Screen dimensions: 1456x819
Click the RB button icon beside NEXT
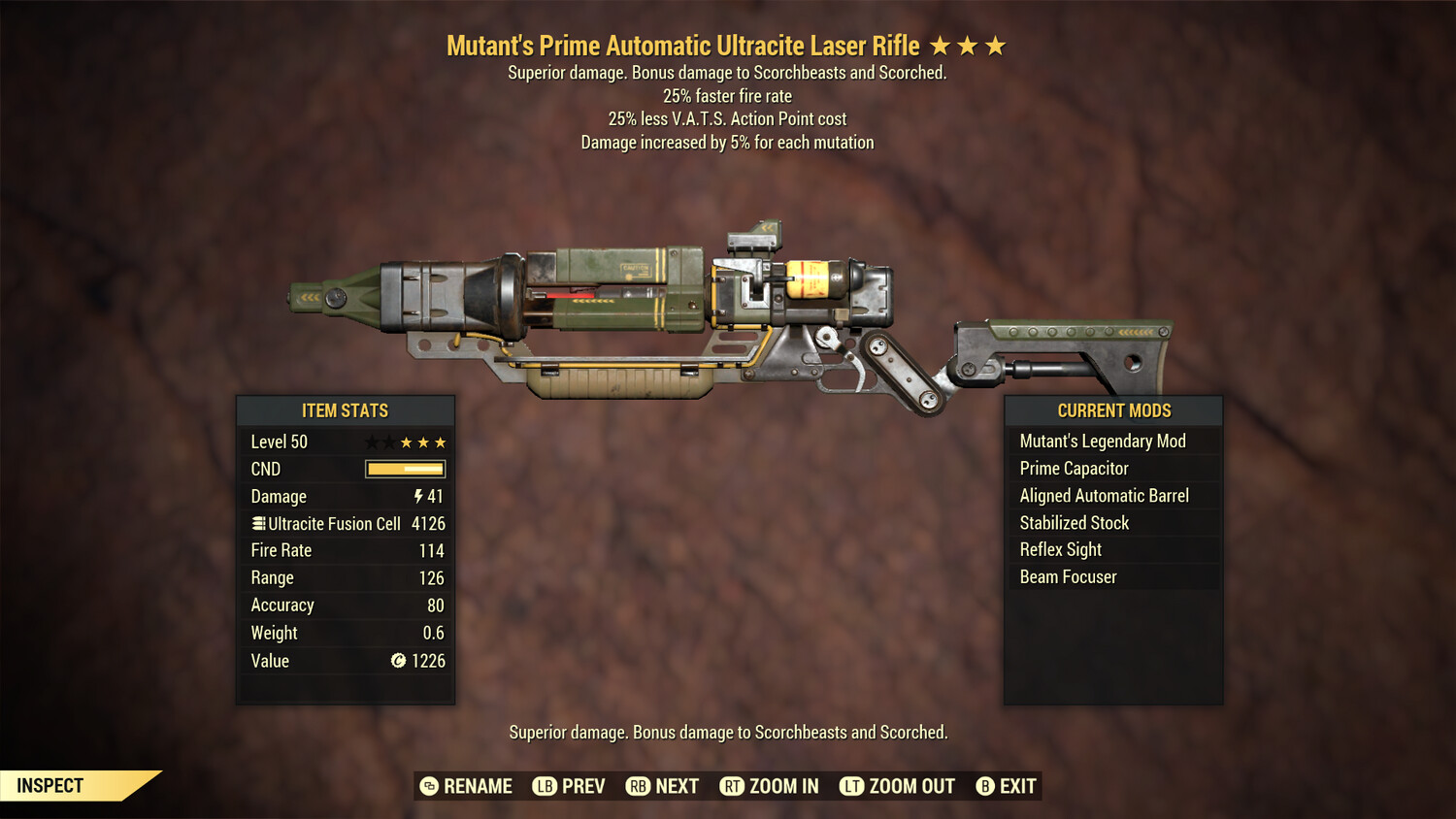click(639, 786)
